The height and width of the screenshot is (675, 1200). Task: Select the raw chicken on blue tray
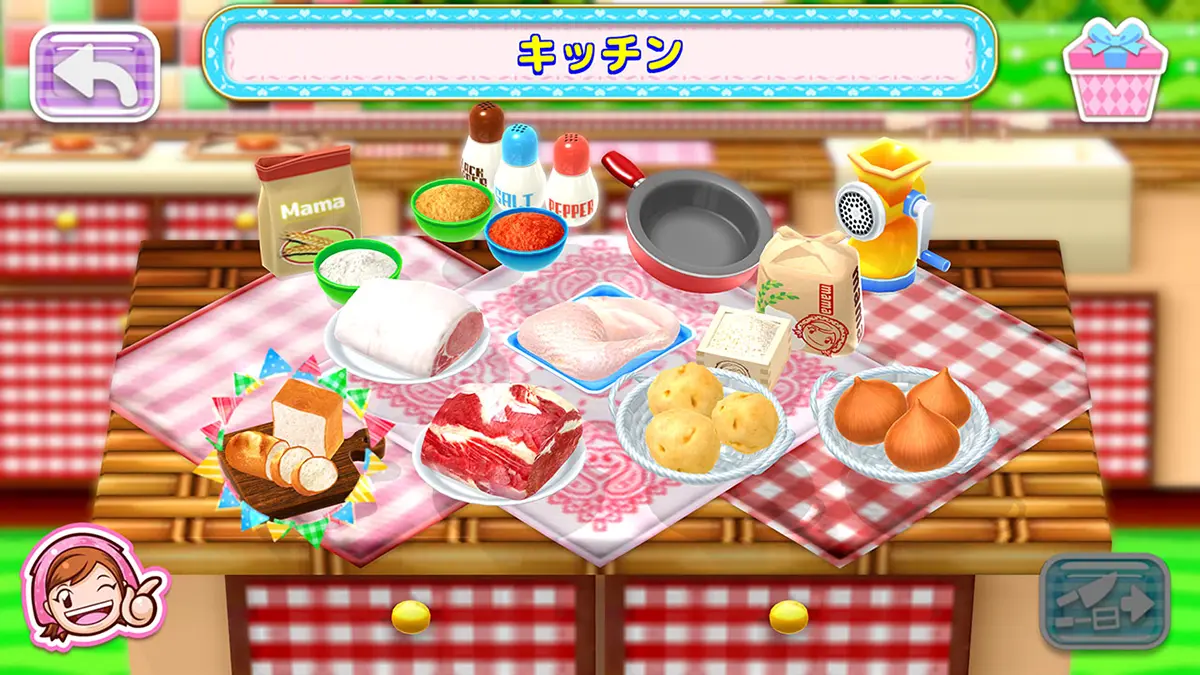(x=599, y=328)
